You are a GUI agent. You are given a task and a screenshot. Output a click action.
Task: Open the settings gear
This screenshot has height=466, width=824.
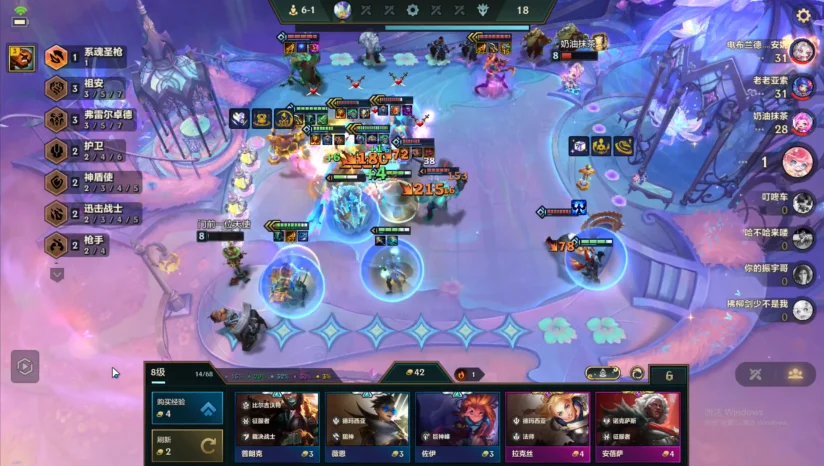click(x=803, y=15)
